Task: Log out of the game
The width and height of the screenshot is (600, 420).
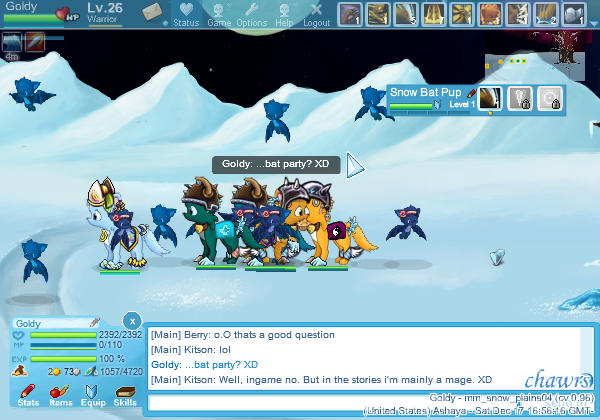Action: click(x=316, y=15)
